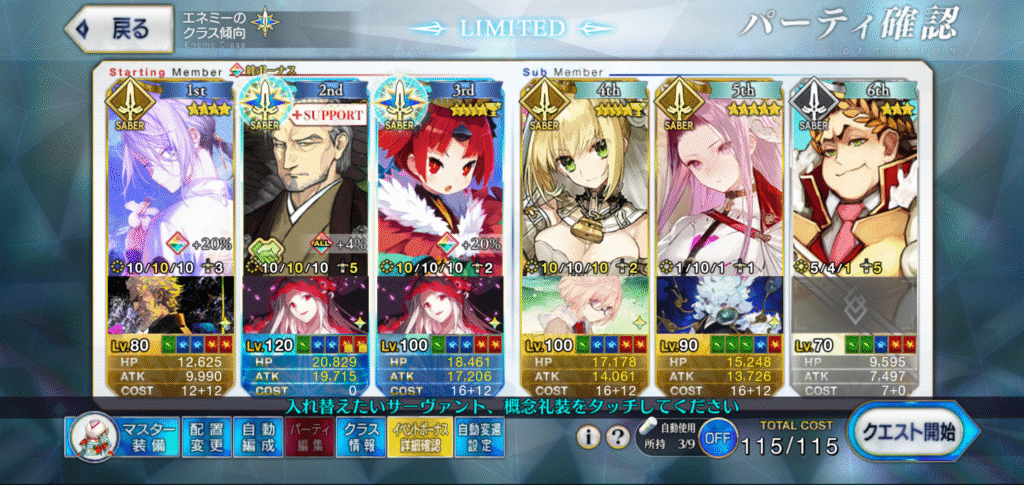Select the 1st member's craft essence art
This screenshot has height=485, width=1024.
(169, 306)
